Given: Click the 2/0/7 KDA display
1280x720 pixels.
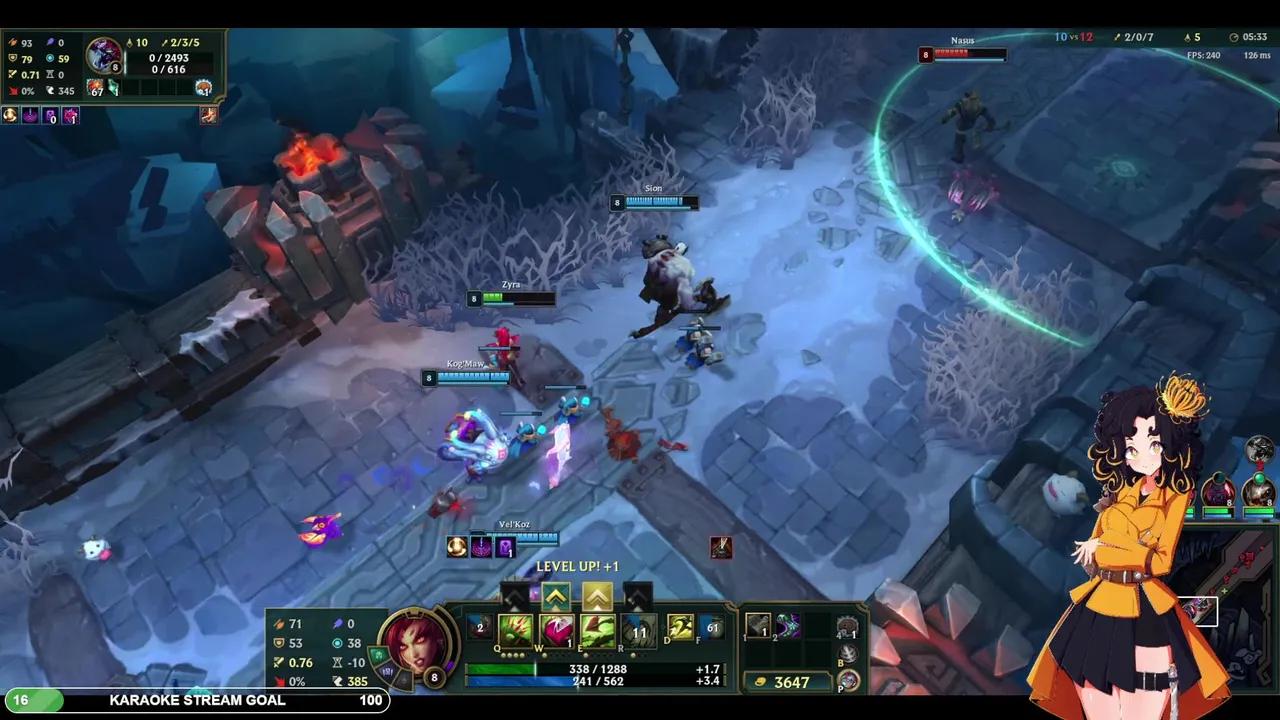Looking at the screenshot, I should [1135, 37].
